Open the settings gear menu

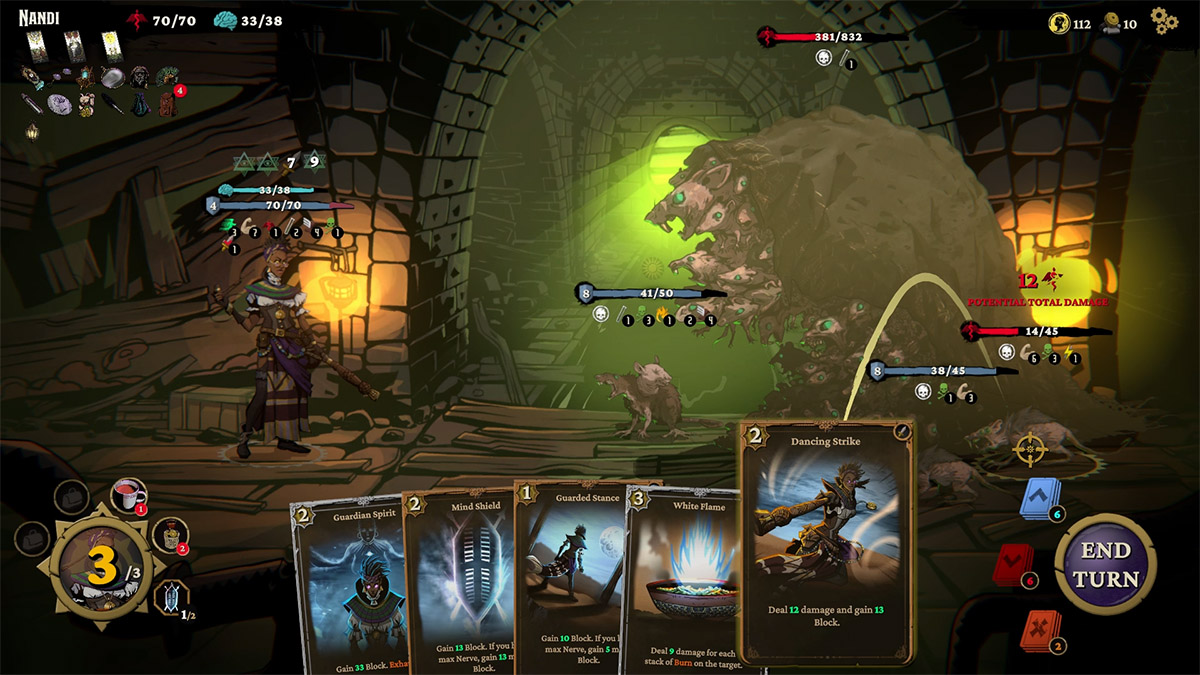(x=1164, y=20)
